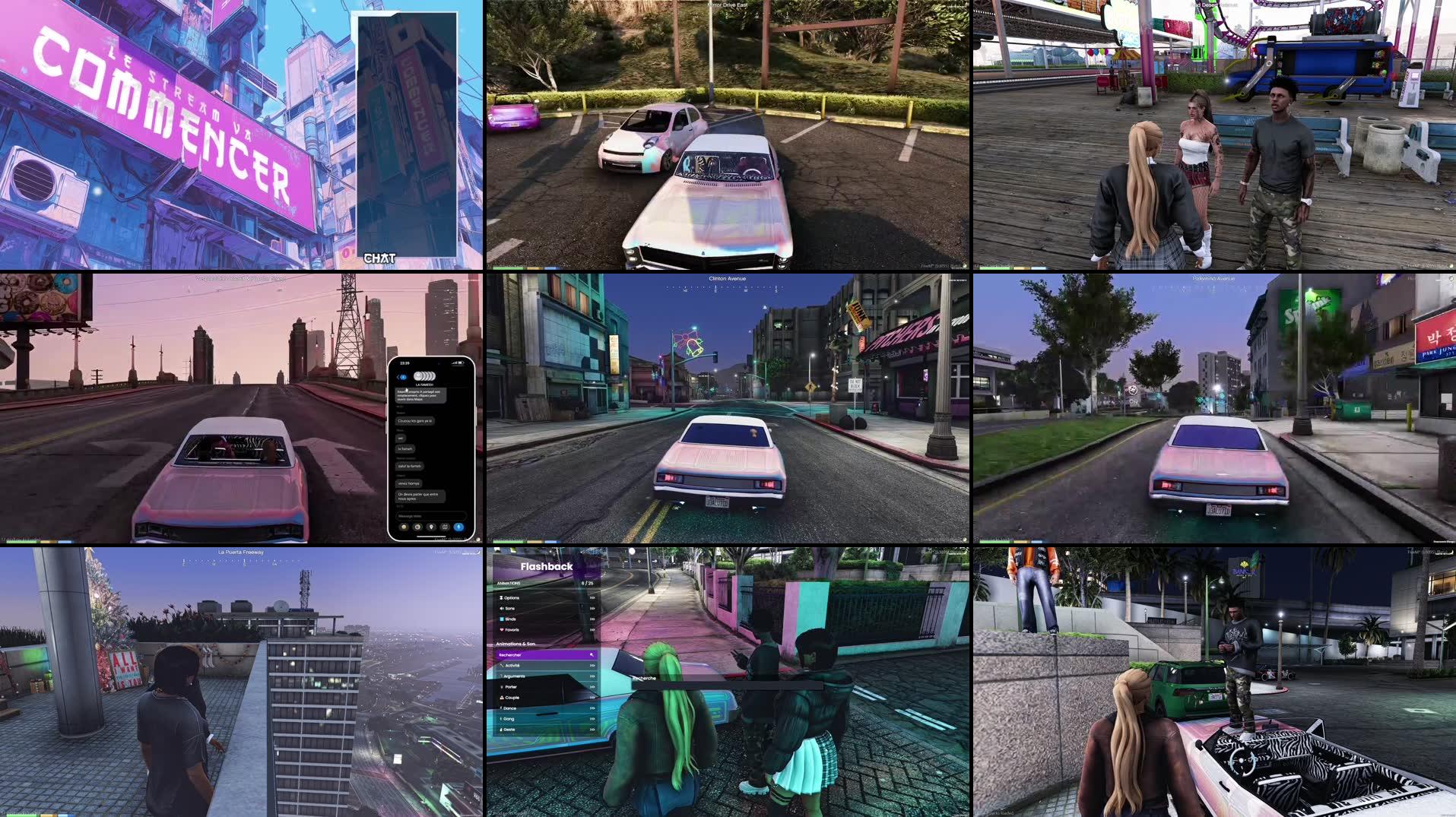Click the heart icon next to Favoris
Viewport: 1456px width, 817px height.
pyautogui.click(x=502, y=629)
